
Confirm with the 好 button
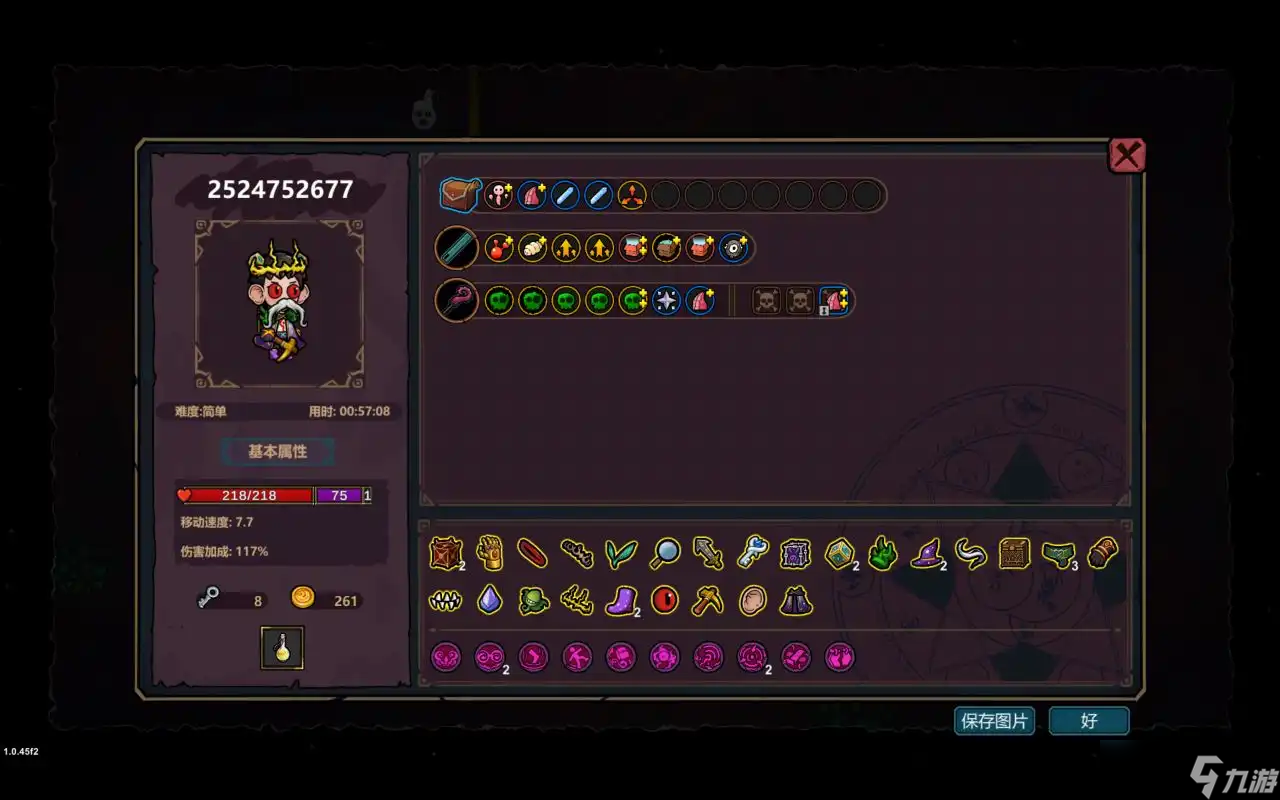(x=1089, y=721)
